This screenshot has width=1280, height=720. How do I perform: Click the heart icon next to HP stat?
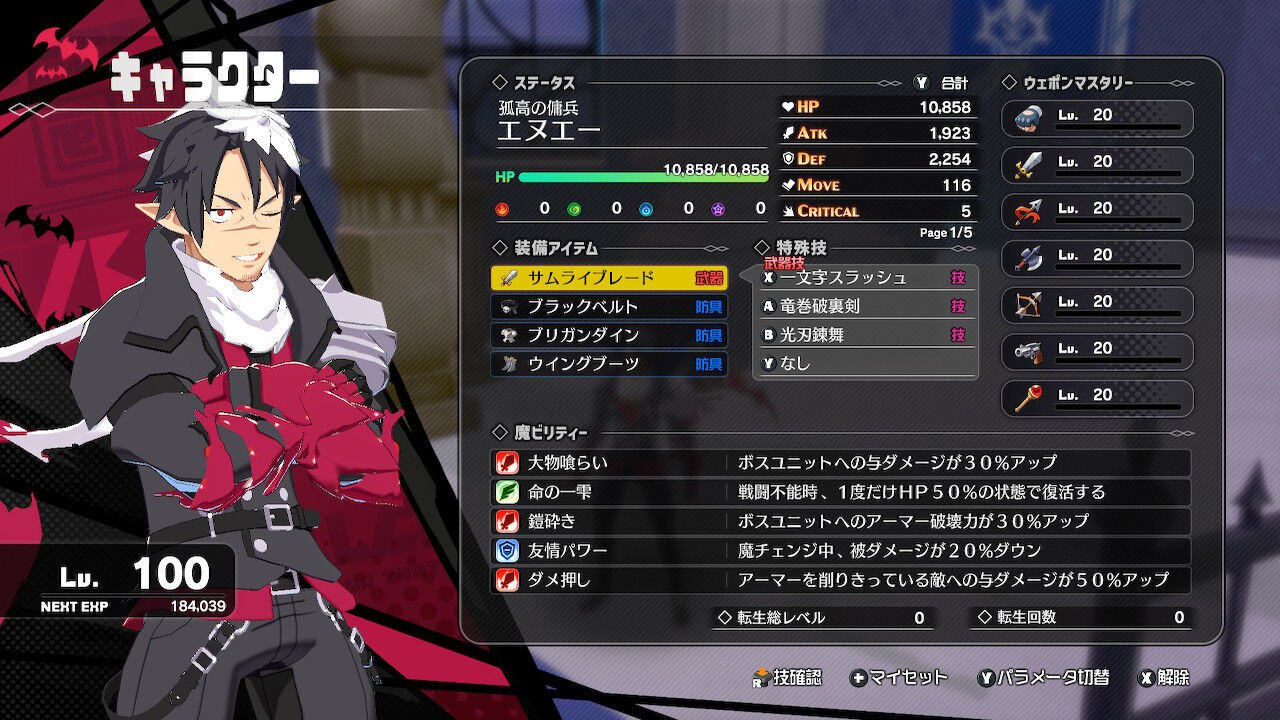coord(790,107)
